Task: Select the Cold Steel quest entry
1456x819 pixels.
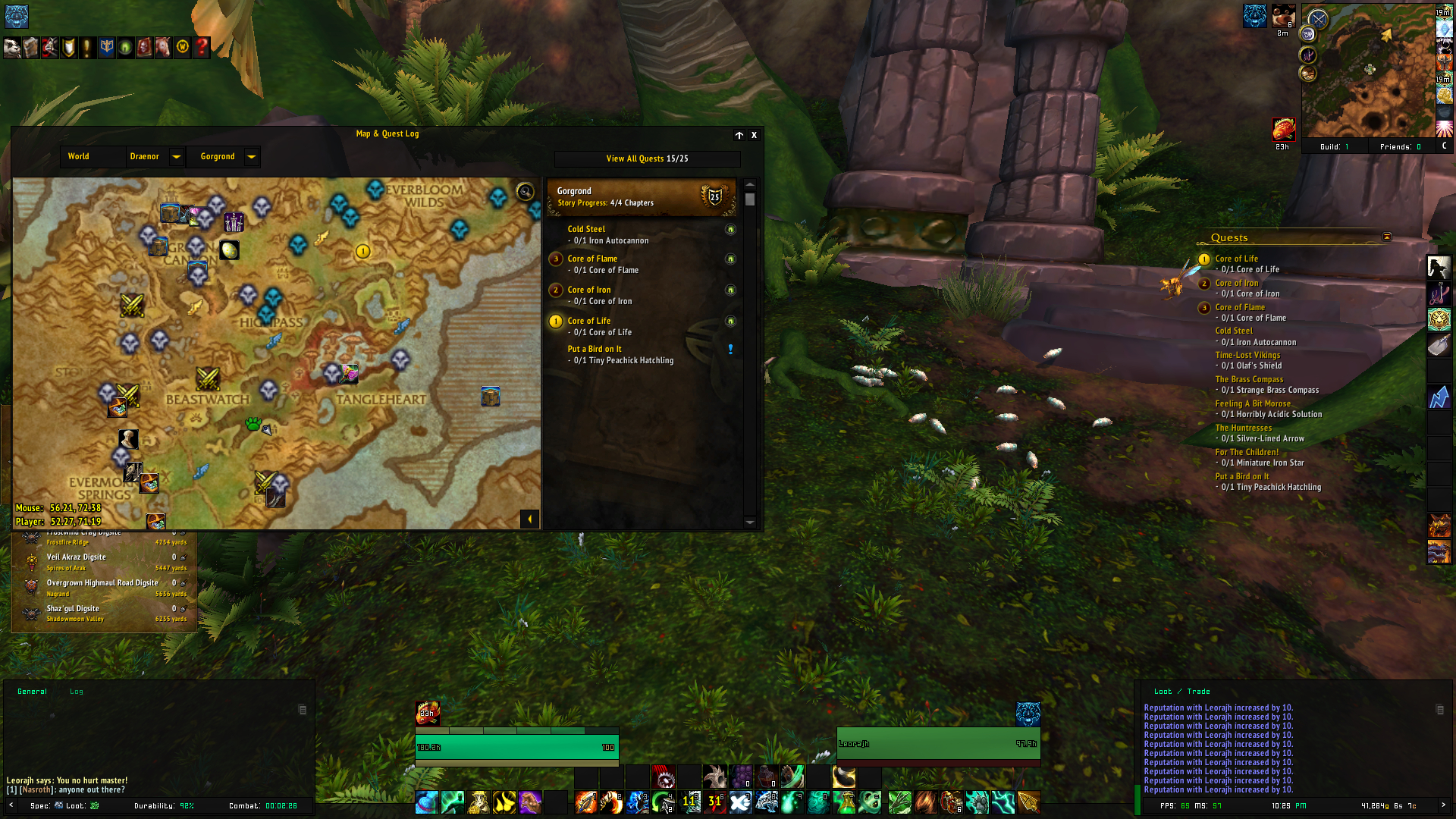Action: [586, 229]
